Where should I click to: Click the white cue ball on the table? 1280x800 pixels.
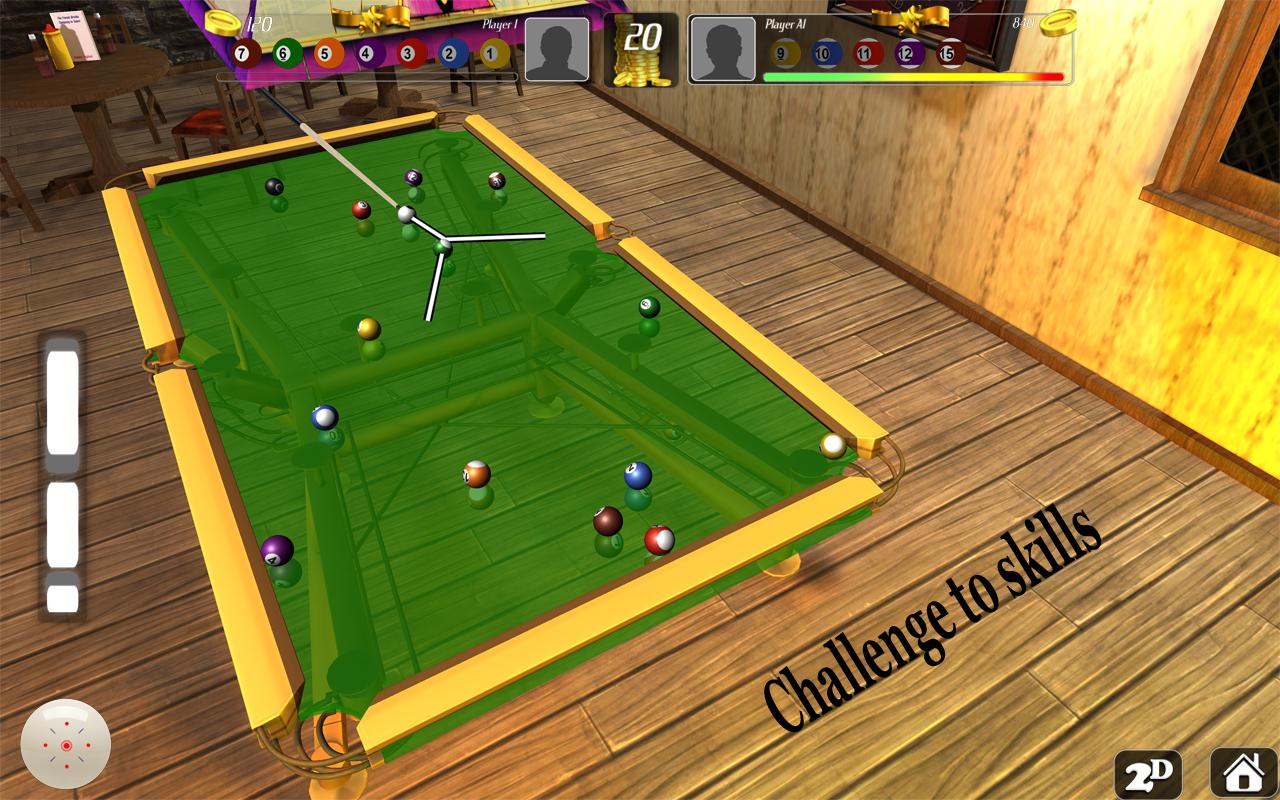coord(404,212)
